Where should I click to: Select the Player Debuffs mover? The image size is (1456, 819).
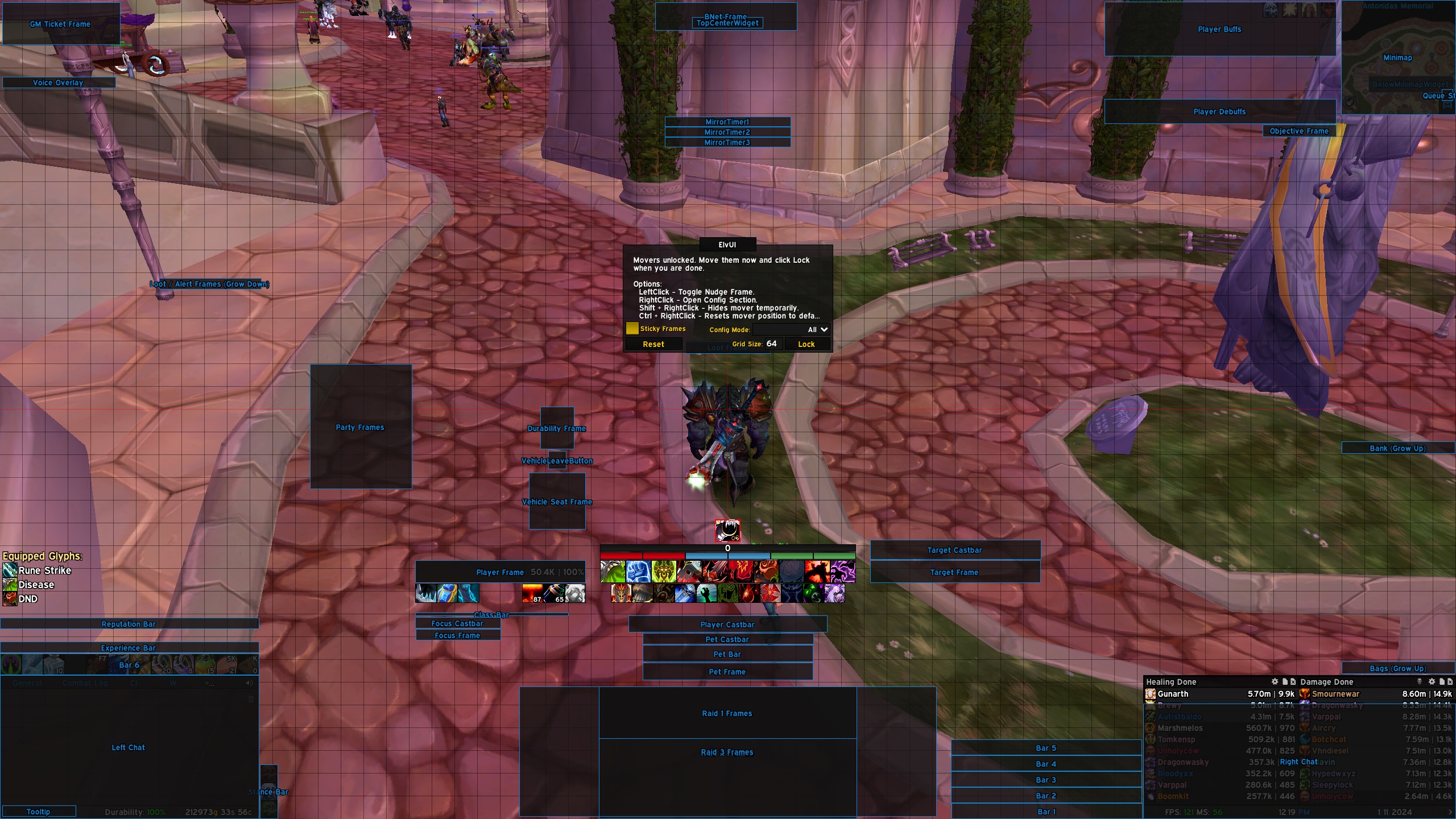click(x=1219, y=111)
